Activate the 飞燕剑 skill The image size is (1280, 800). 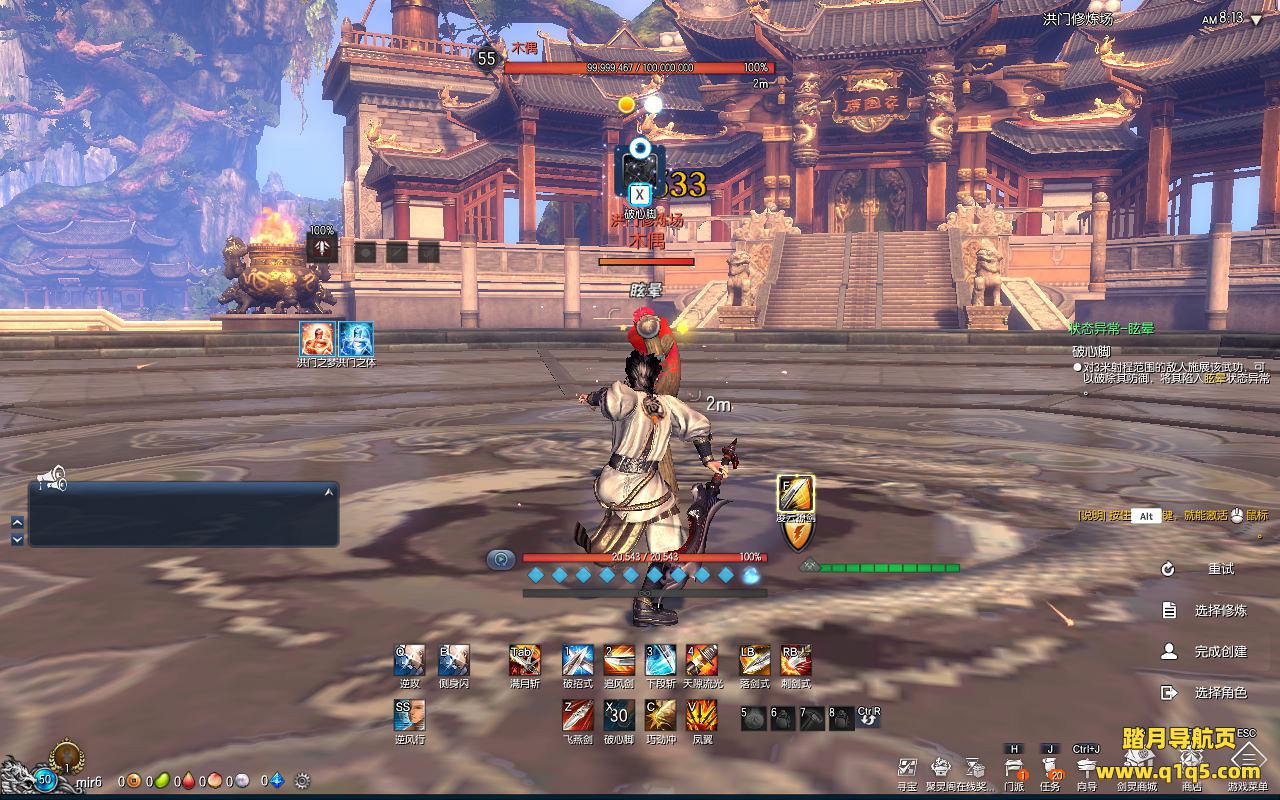click(x=577, y=715)
